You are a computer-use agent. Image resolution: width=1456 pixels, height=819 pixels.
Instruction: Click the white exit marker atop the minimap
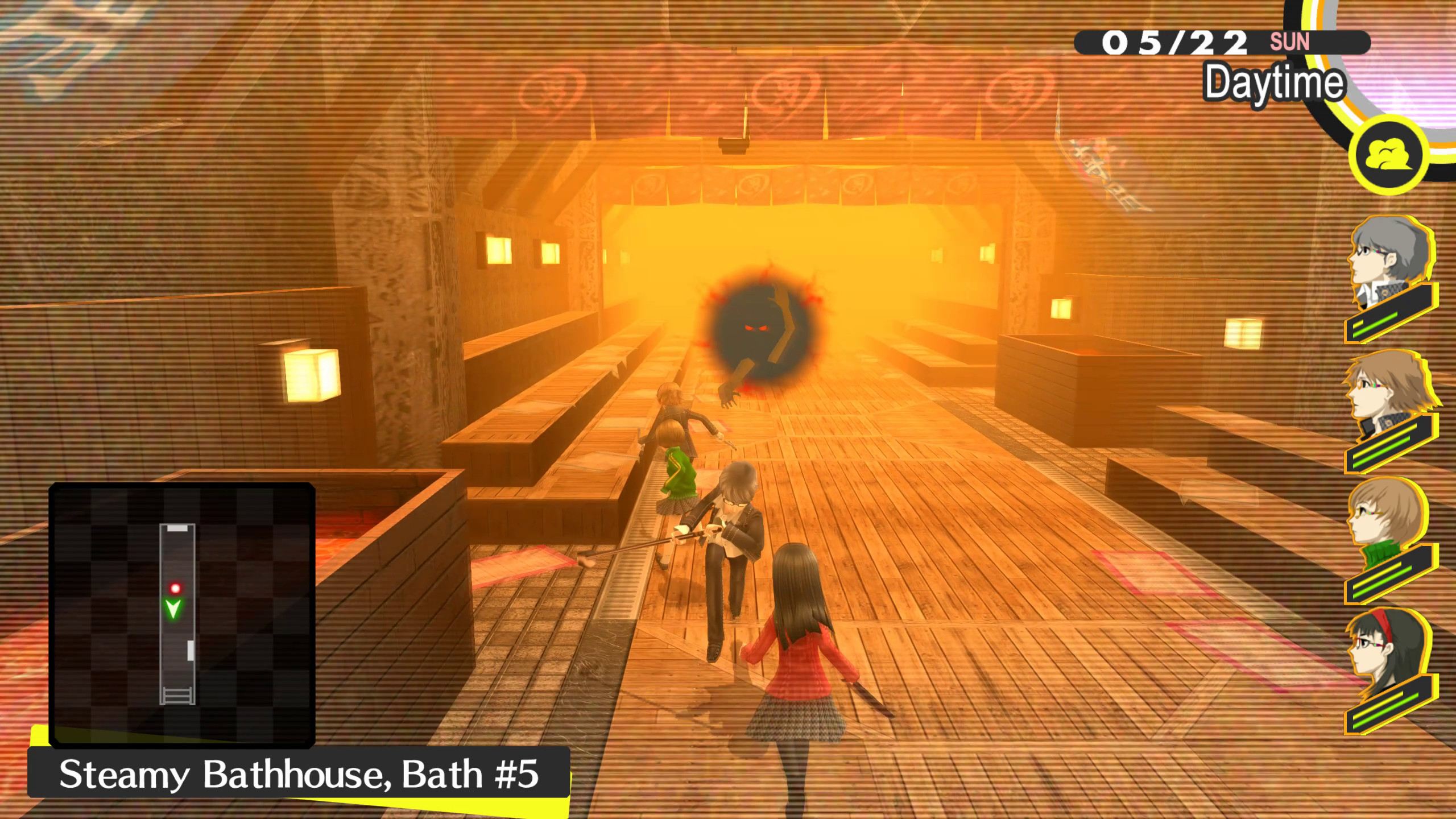coord(177,529)
